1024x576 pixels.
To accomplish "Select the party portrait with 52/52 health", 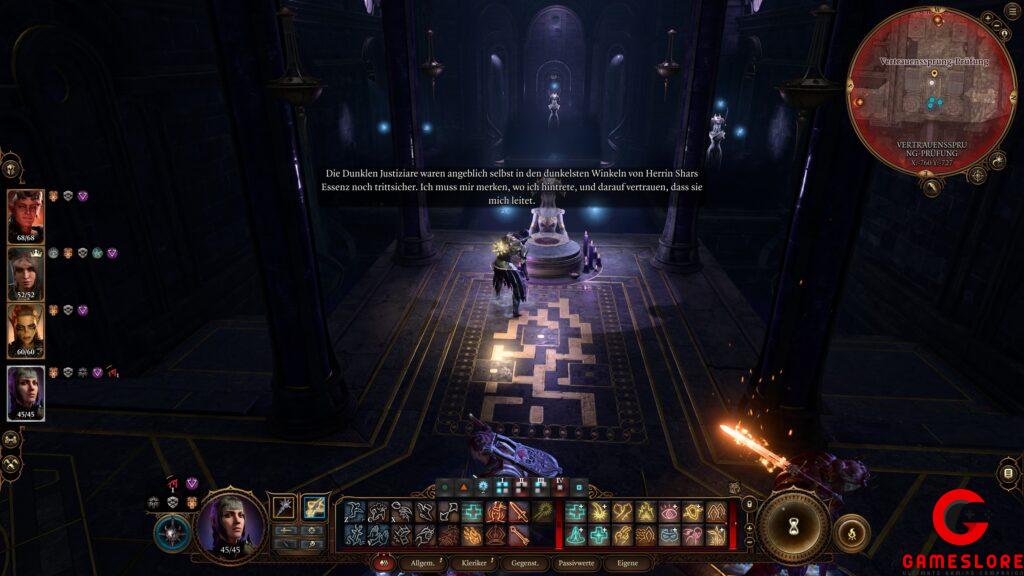I will click(x=25, y=271).
